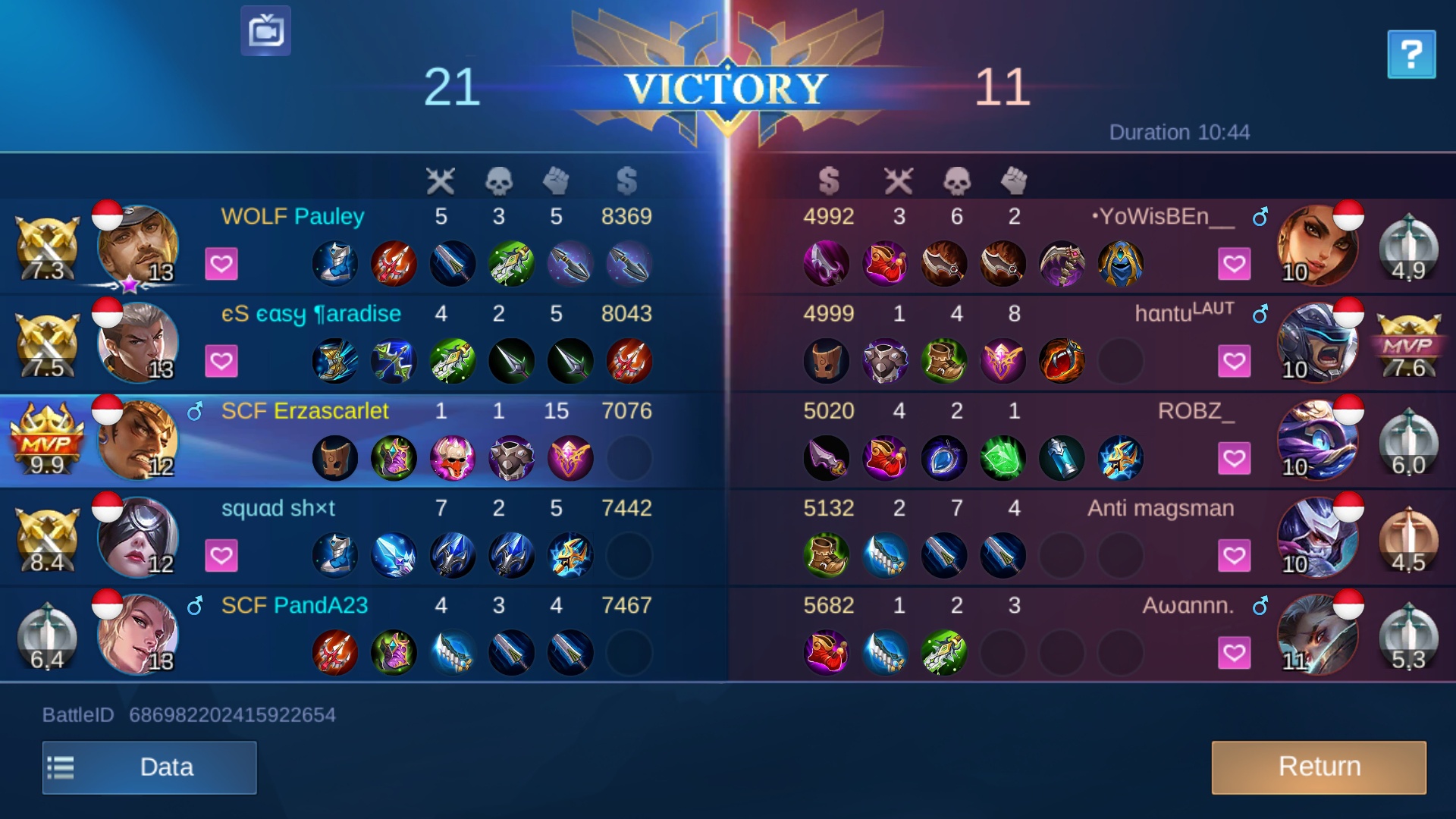This screenshot has width=1456, height=819.
Task: Open the match replay recording icon
Action: click(x=266, y=31)
